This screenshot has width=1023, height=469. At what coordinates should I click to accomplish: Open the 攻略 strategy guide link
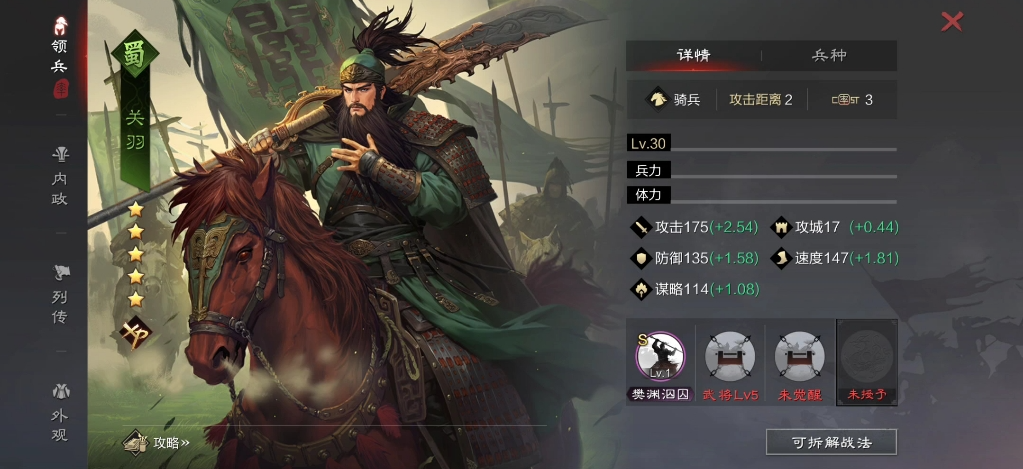158,442
